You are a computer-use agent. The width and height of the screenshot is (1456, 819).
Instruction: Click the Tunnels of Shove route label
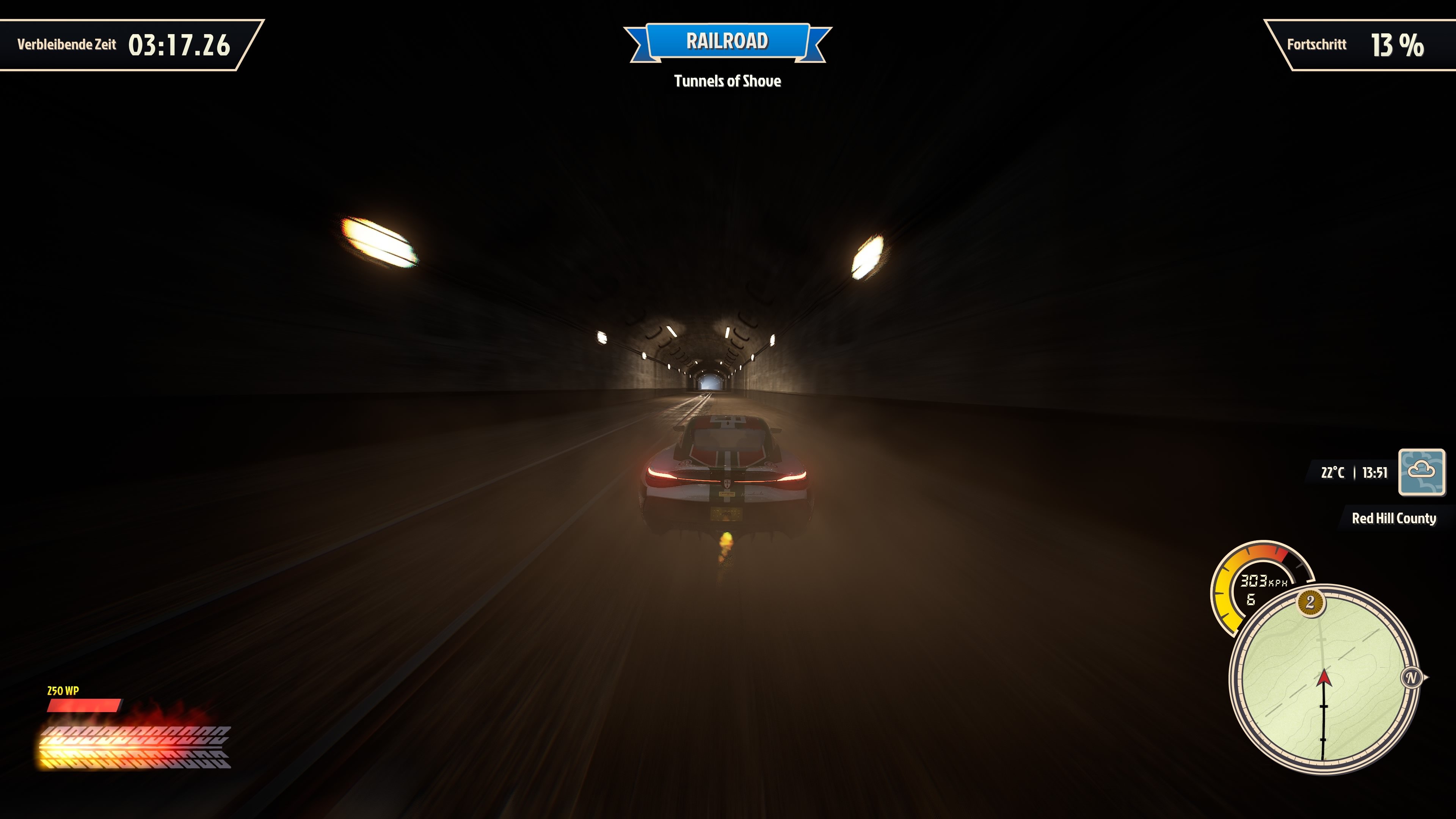[728, 82]
